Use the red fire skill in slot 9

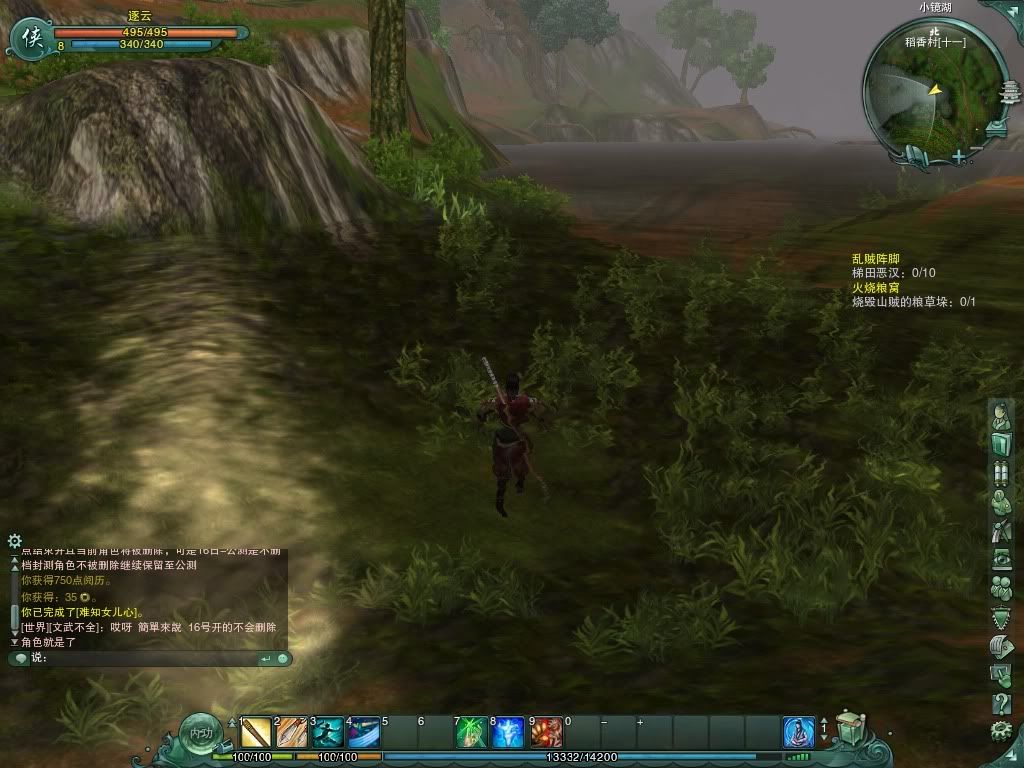545,733
